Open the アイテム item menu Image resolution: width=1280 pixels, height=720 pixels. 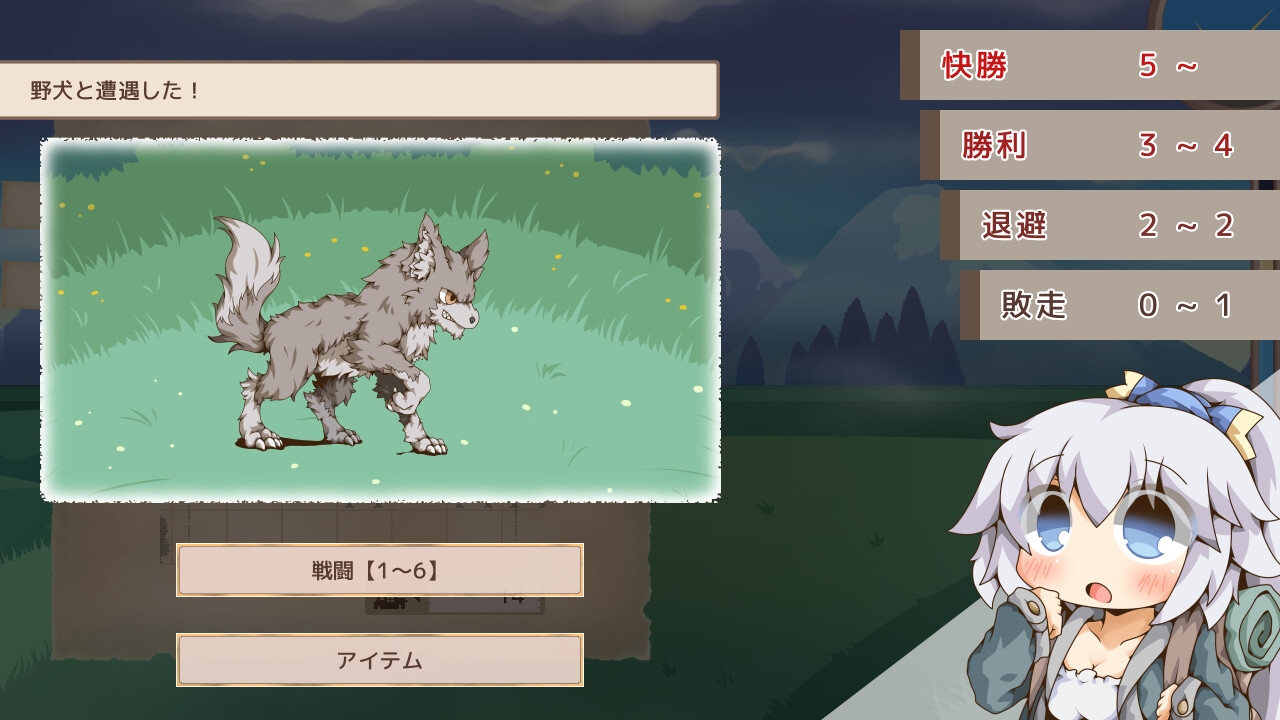click(379, 660)
